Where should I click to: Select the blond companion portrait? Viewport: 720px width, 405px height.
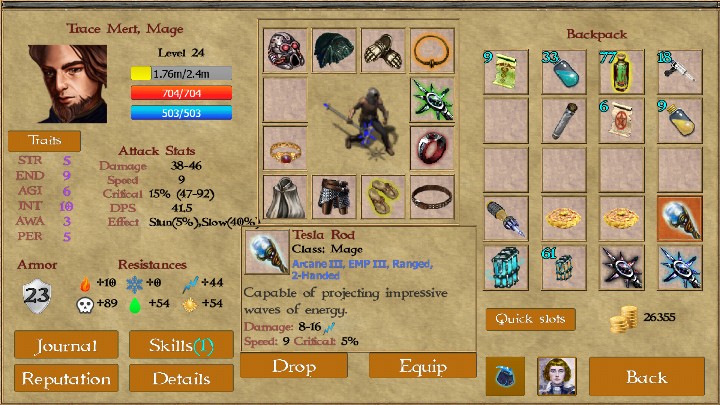point(556,376)
